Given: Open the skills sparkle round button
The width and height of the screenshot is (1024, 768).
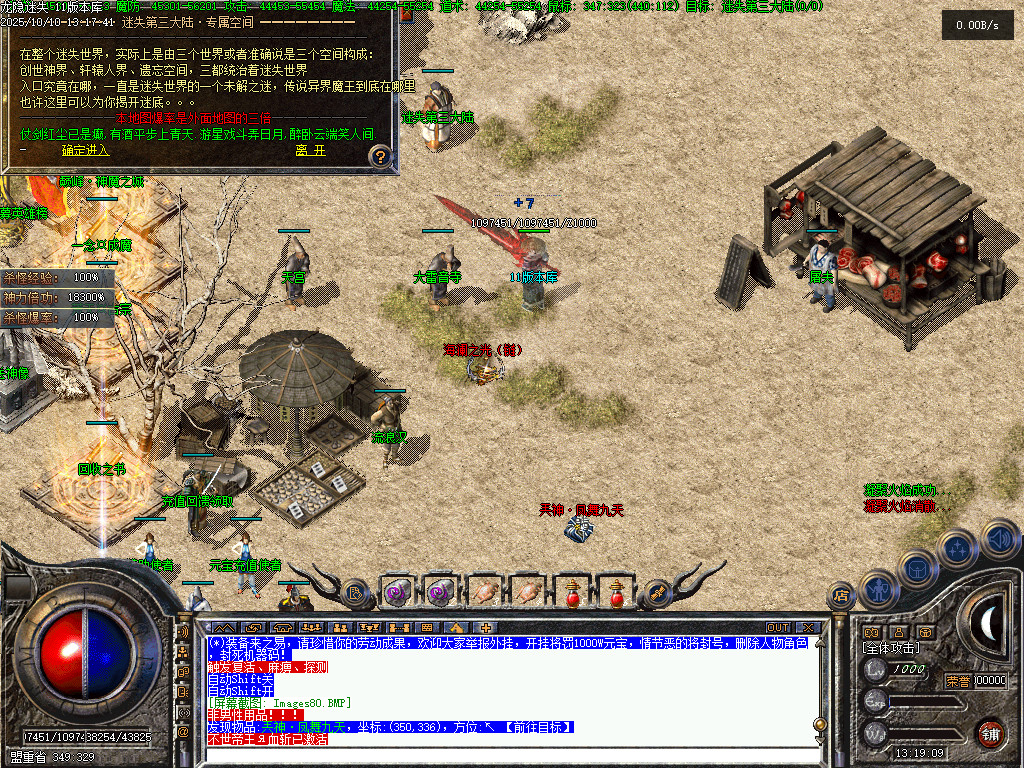Looking at the screenshot, I should 957,548.
